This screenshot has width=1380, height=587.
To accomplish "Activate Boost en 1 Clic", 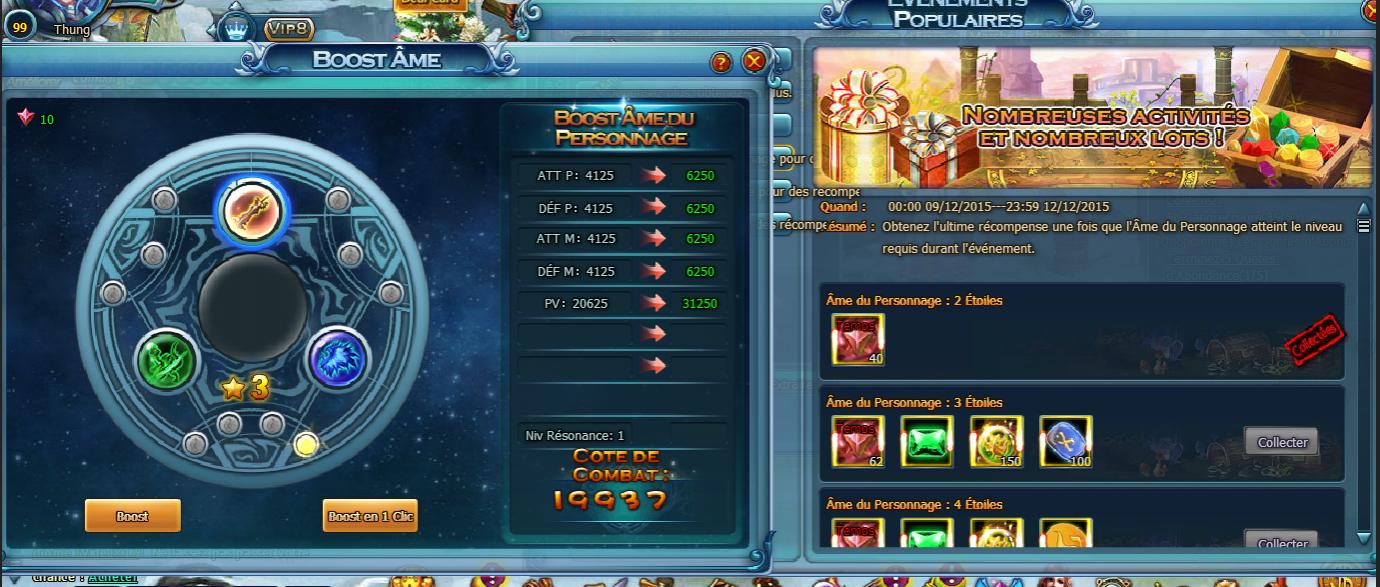I will click(x=370, y=516).
